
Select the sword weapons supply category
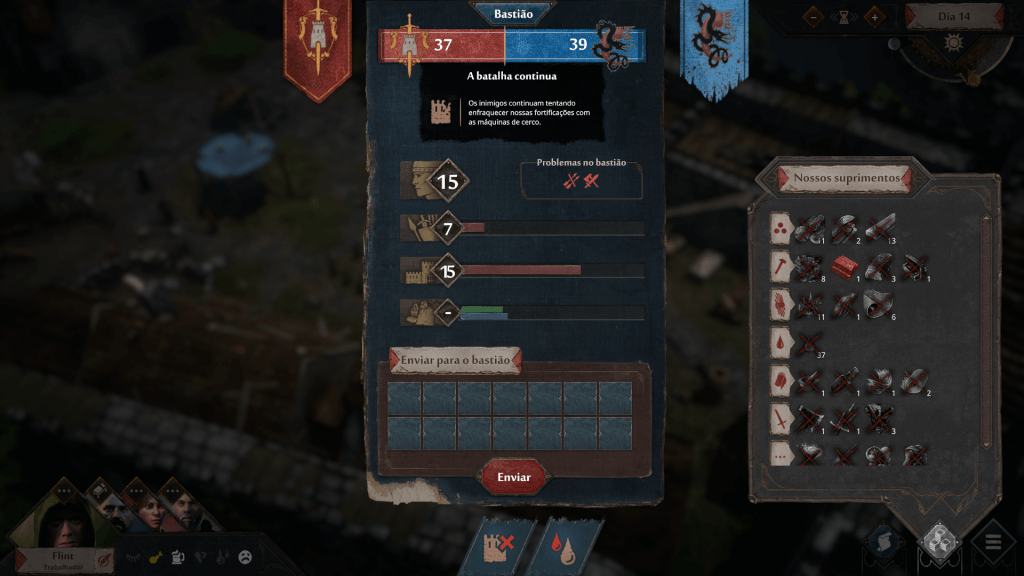pos(780,419)
